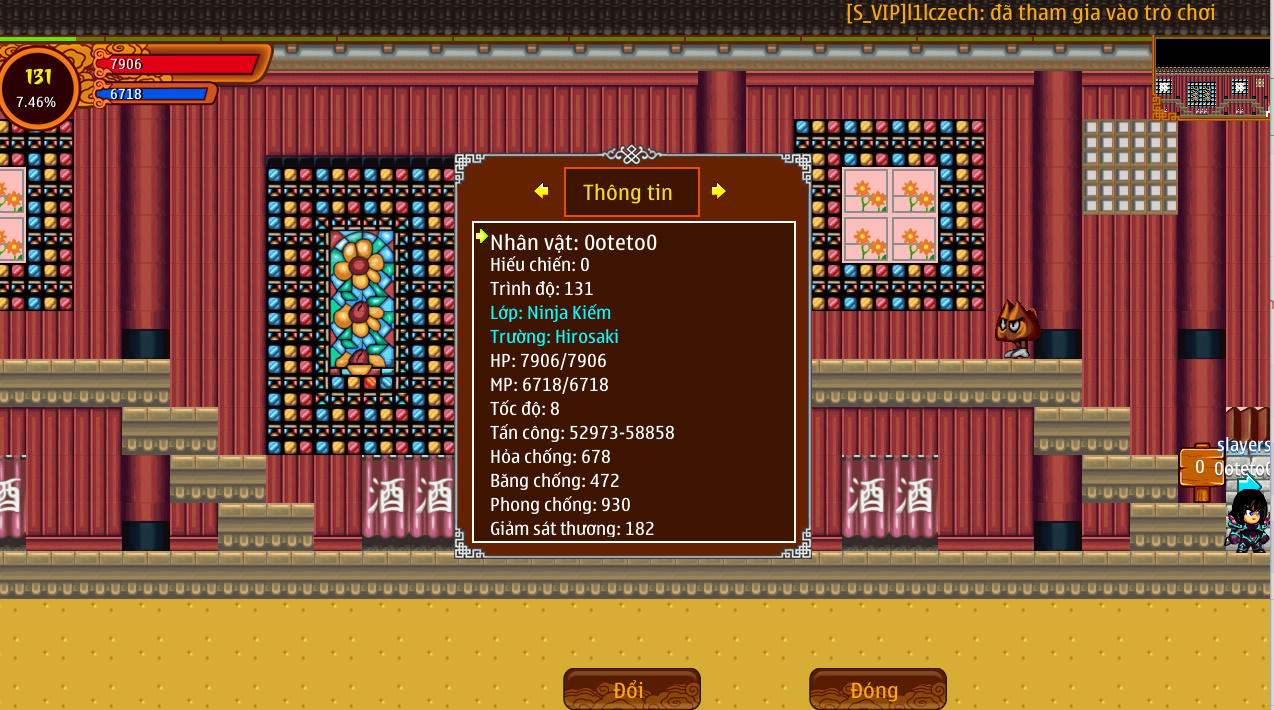Select the Nhân vật: 0oteto0 row
The image size is (1274, 710).
point(573,242)
